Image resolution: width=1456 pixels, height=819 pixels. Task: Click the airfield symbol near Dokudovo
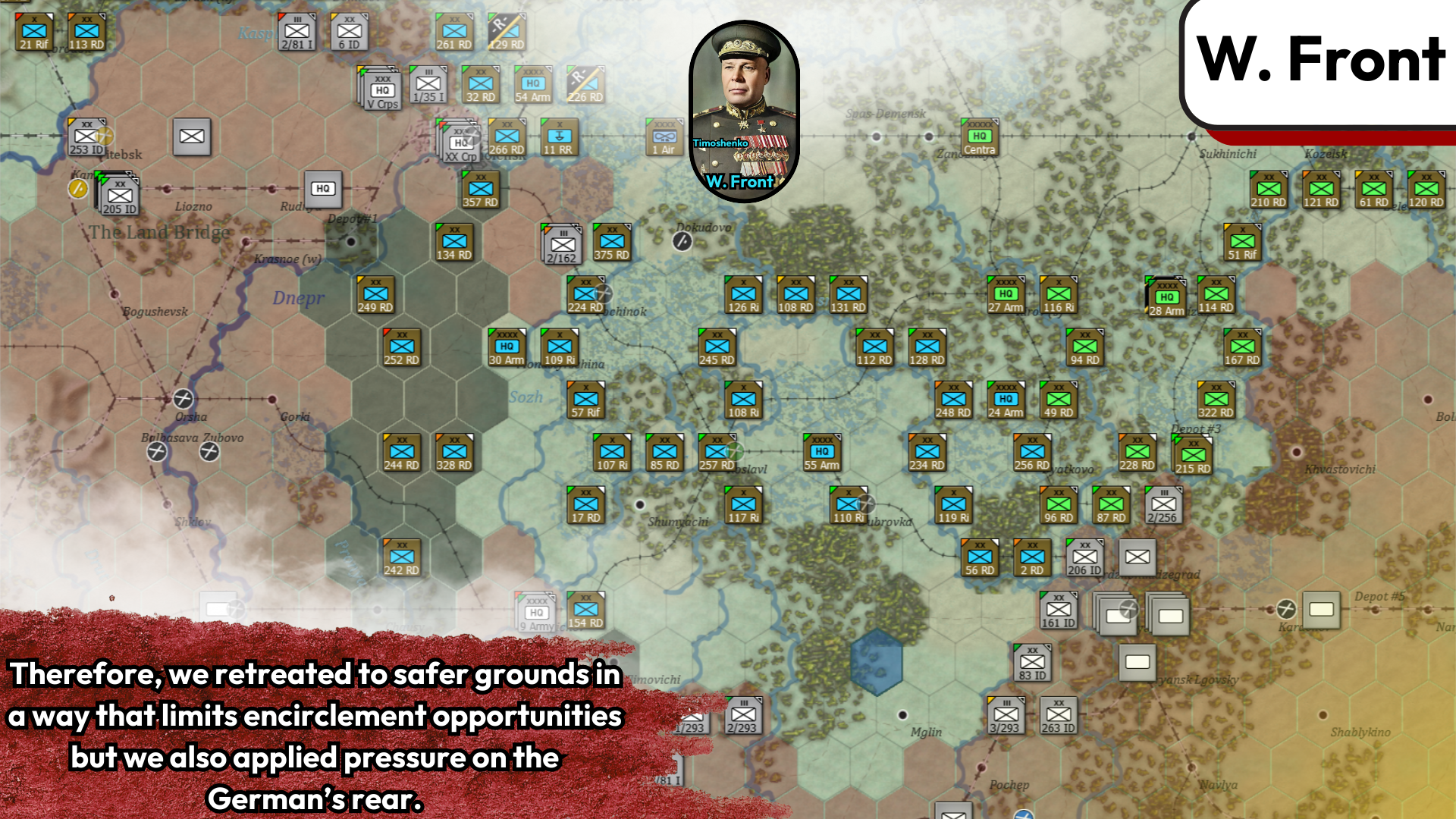[683, 240]
